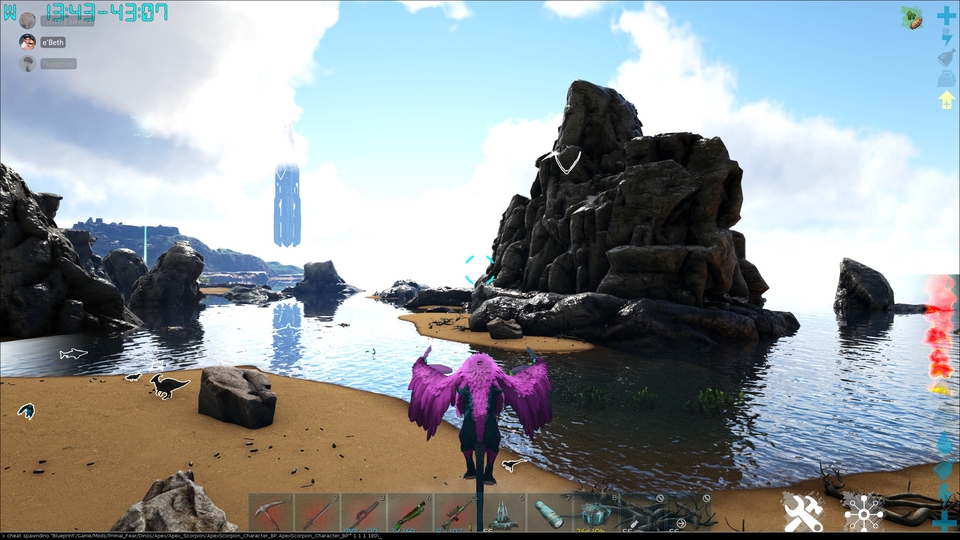Viewport: 960px width, 540px height.
Task: Click the yellow level-up arrow icon
Action: coord(946,99)
